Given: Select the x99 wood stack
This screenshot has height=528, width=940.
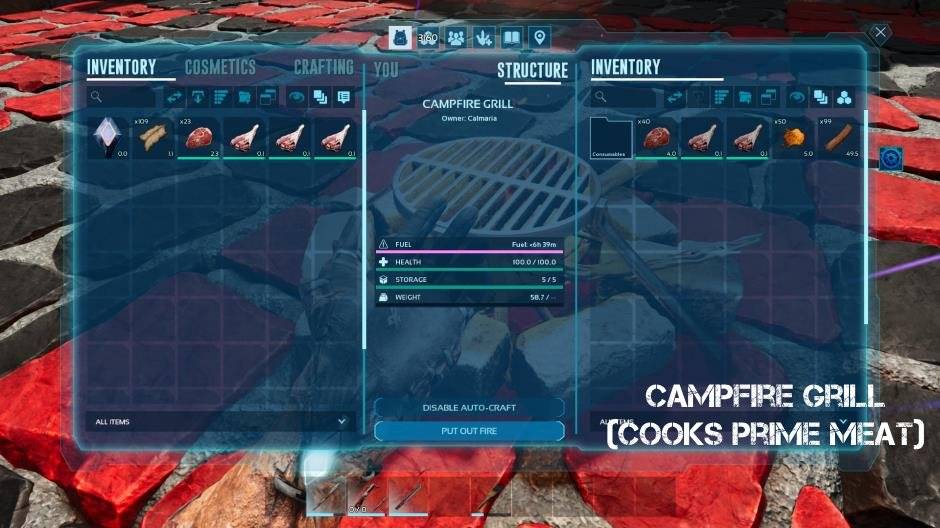Looking at the screenshot, I should point(840,138).
